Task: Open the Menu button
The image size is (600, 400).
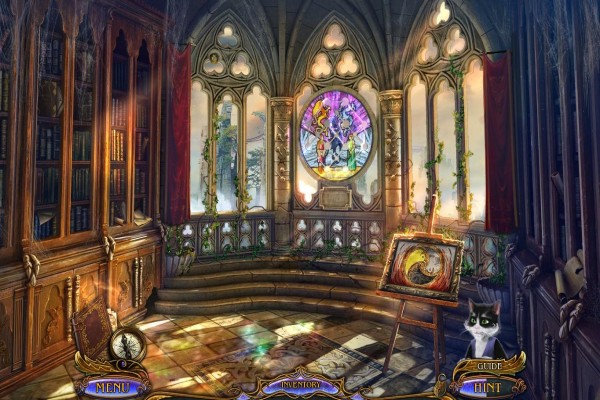Action: pos(113,384)
